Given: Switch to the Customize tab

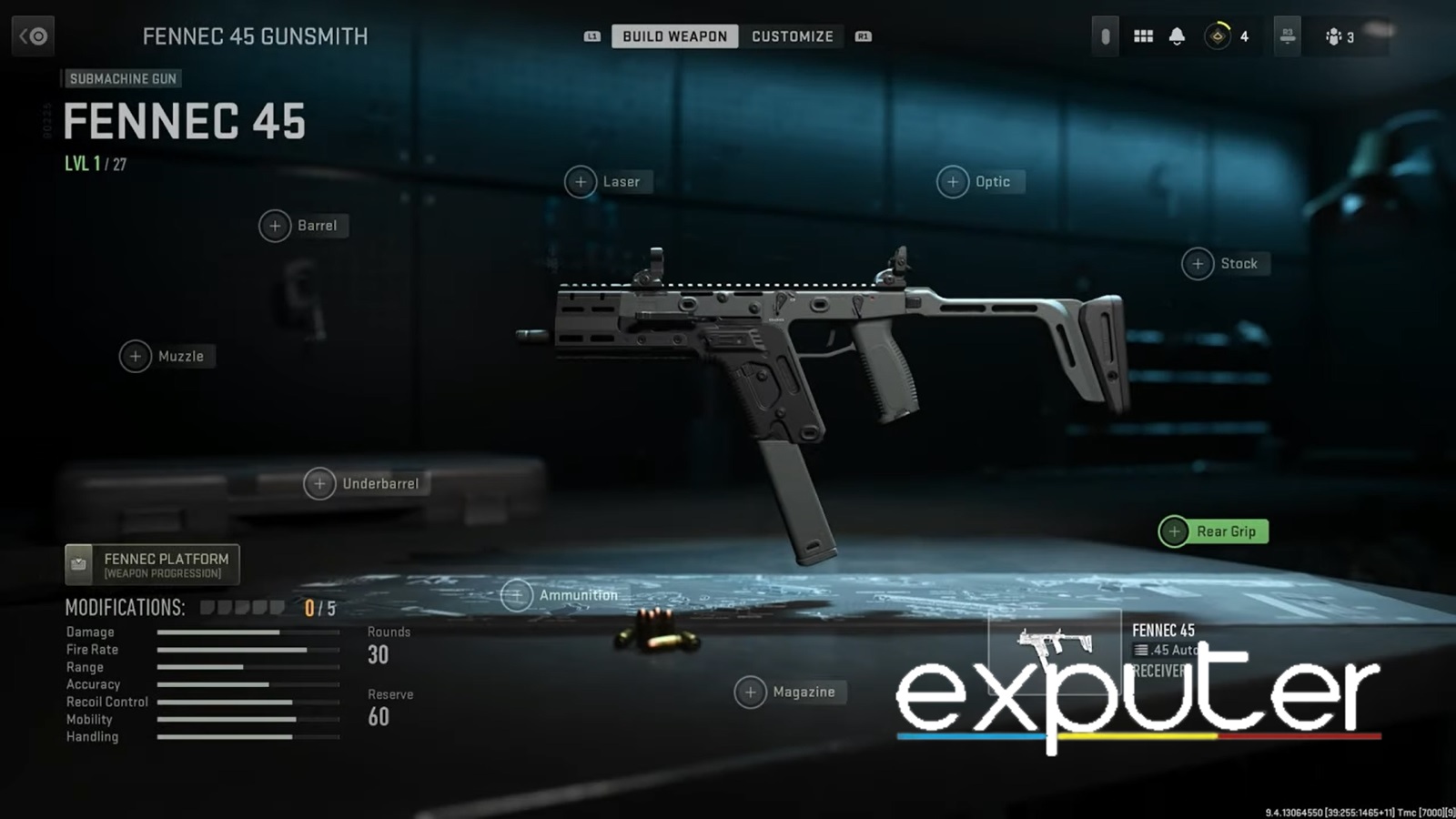Looking at the screenshot, I should pos(793,36).
